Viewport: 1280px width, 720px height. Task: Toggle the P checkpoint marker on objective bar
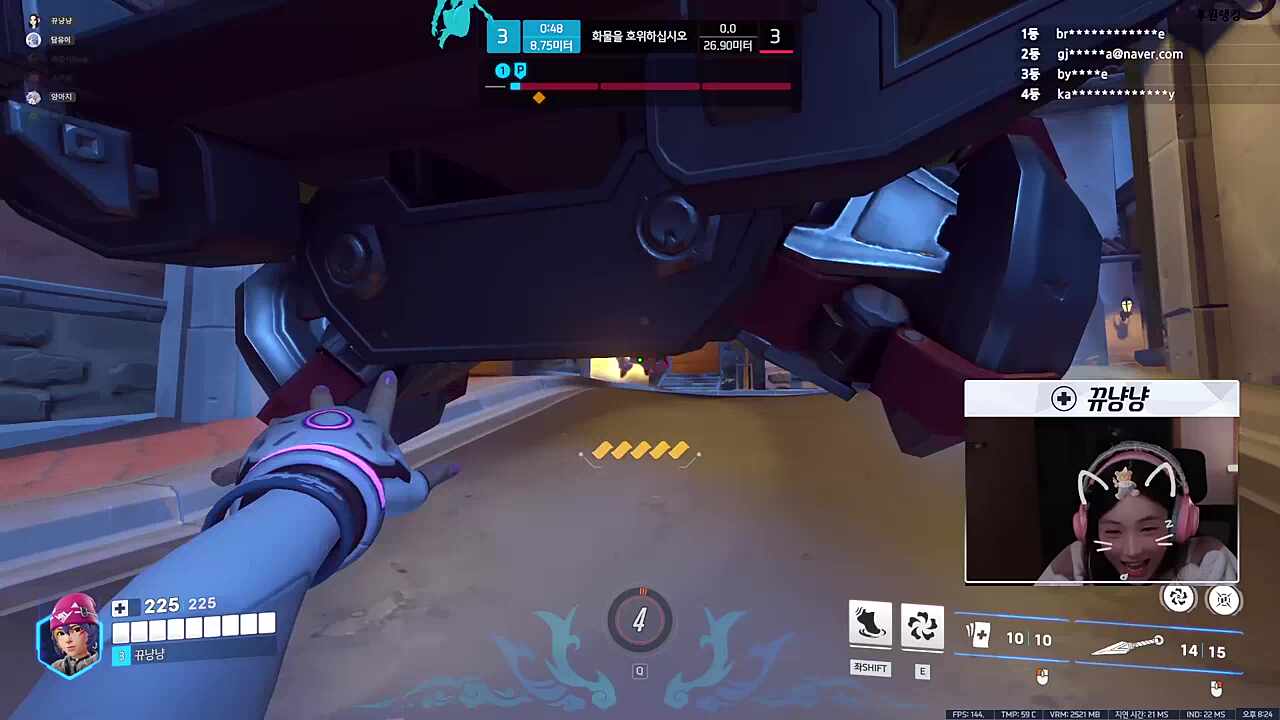520,70
